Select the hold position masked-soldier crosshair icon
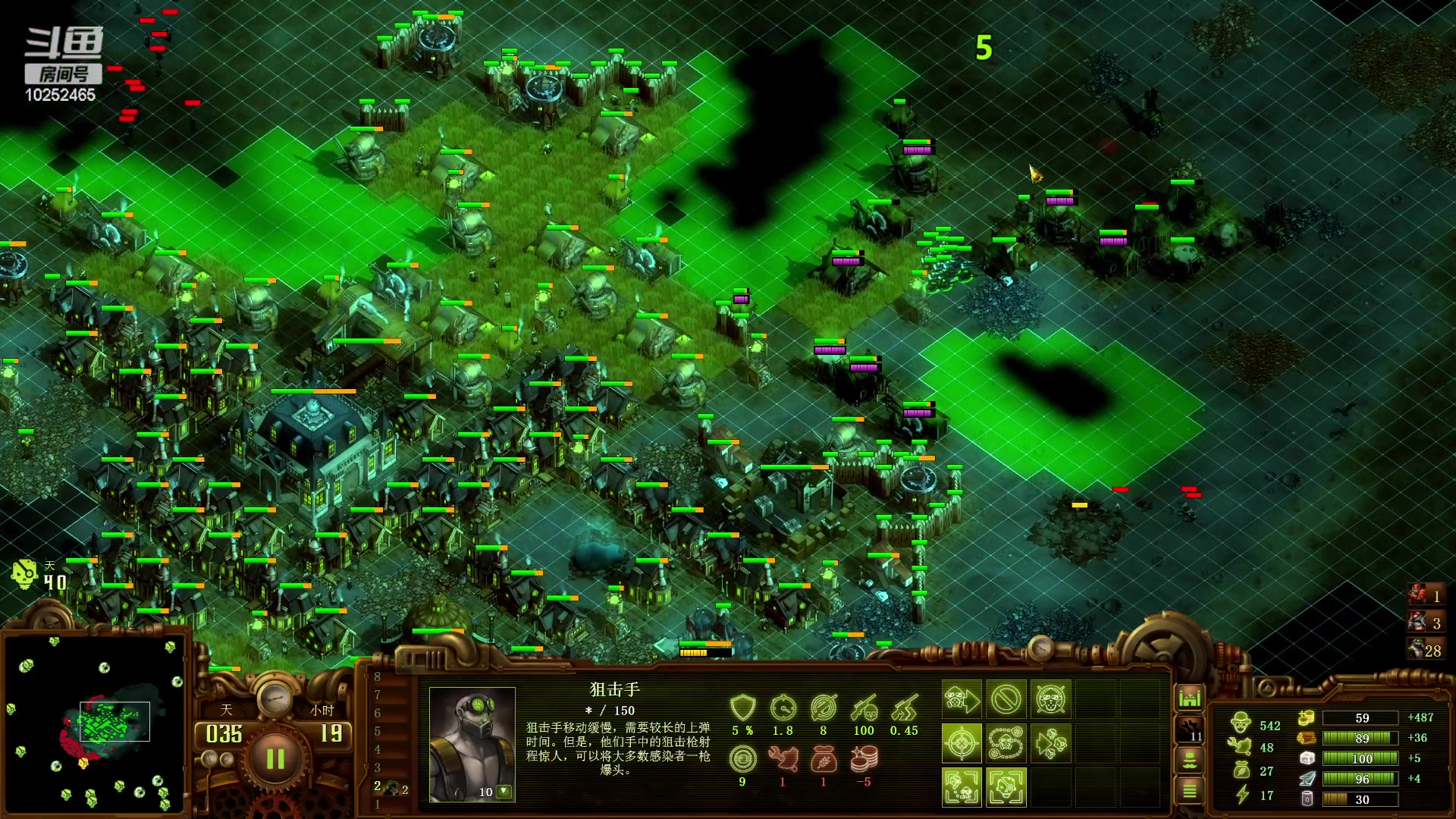The image size is (1456, 819). tap(1051, 699)
